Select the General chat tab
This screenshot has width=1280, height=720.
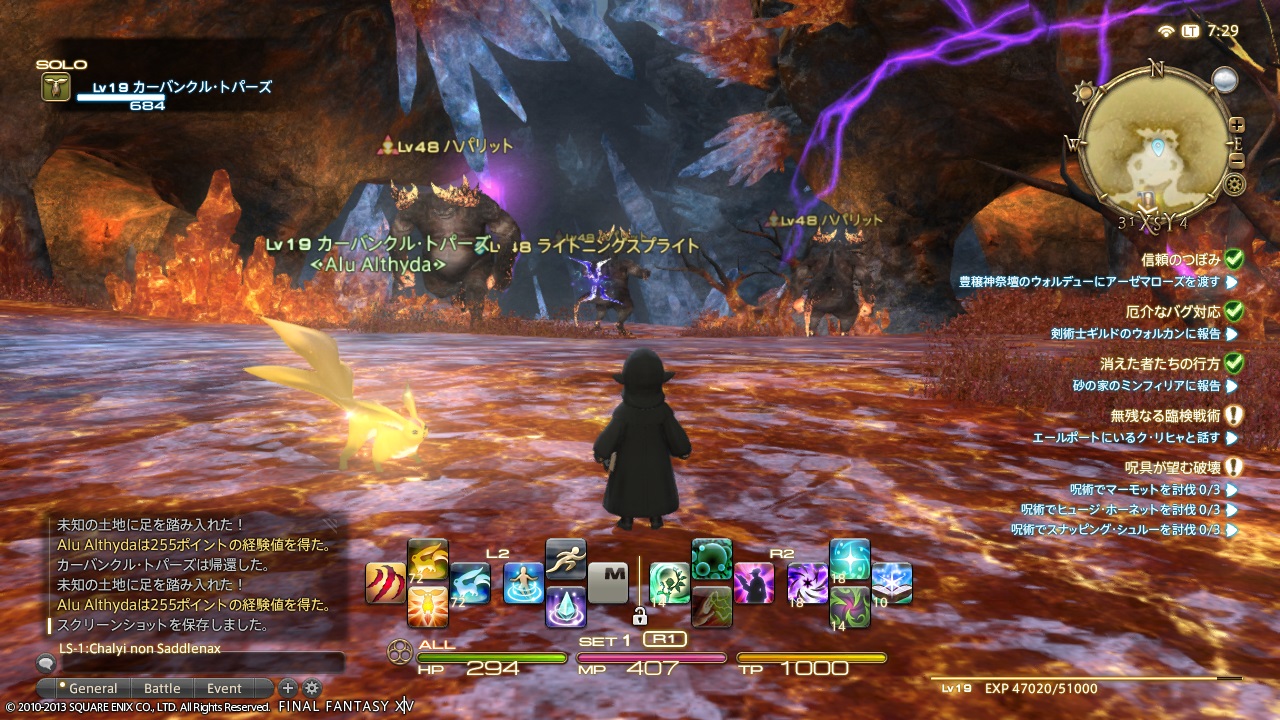click(x=93, y=688)
